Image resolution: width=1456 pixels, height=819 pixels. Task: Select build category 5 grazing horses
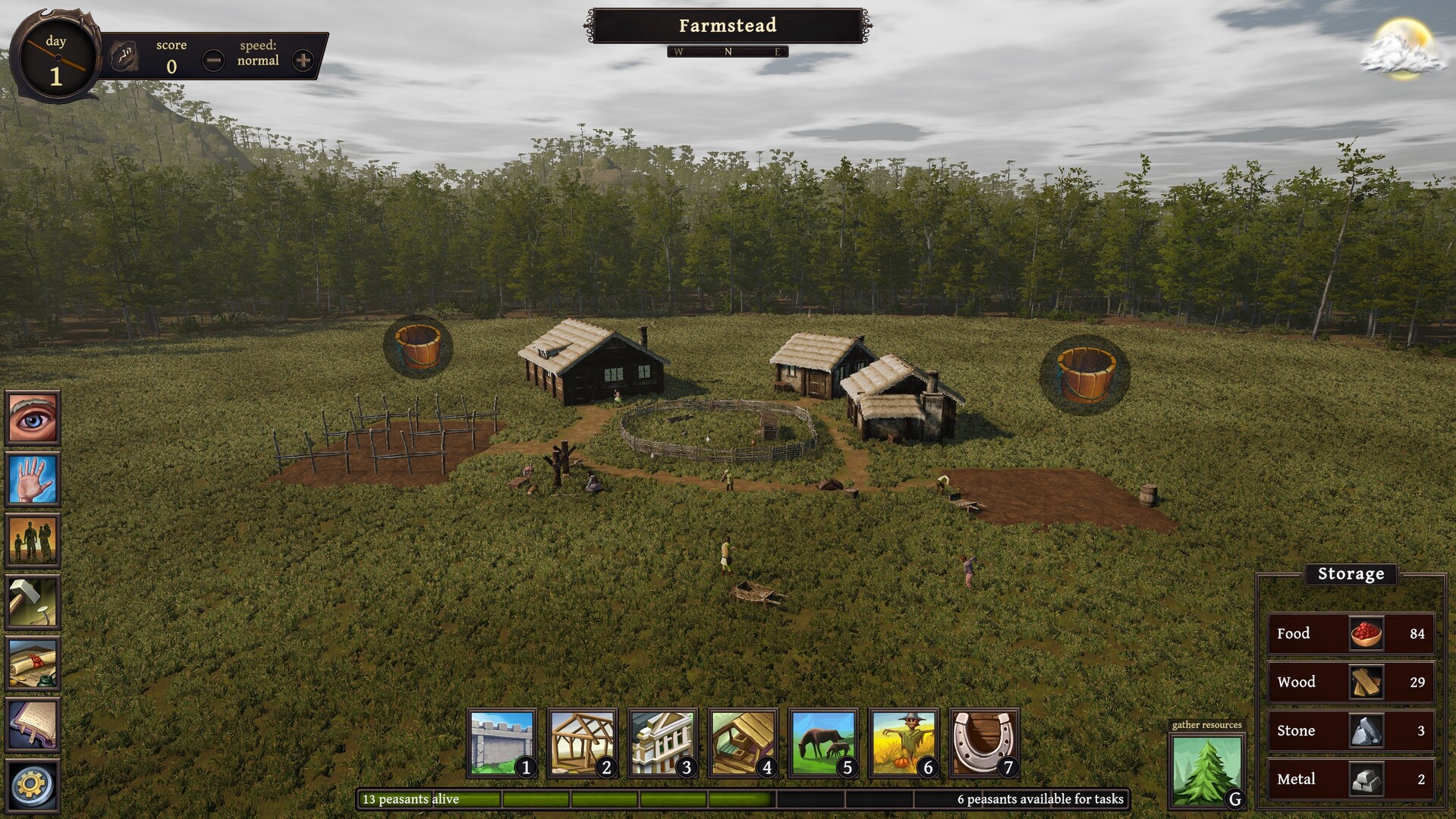(x=823, y=743)
